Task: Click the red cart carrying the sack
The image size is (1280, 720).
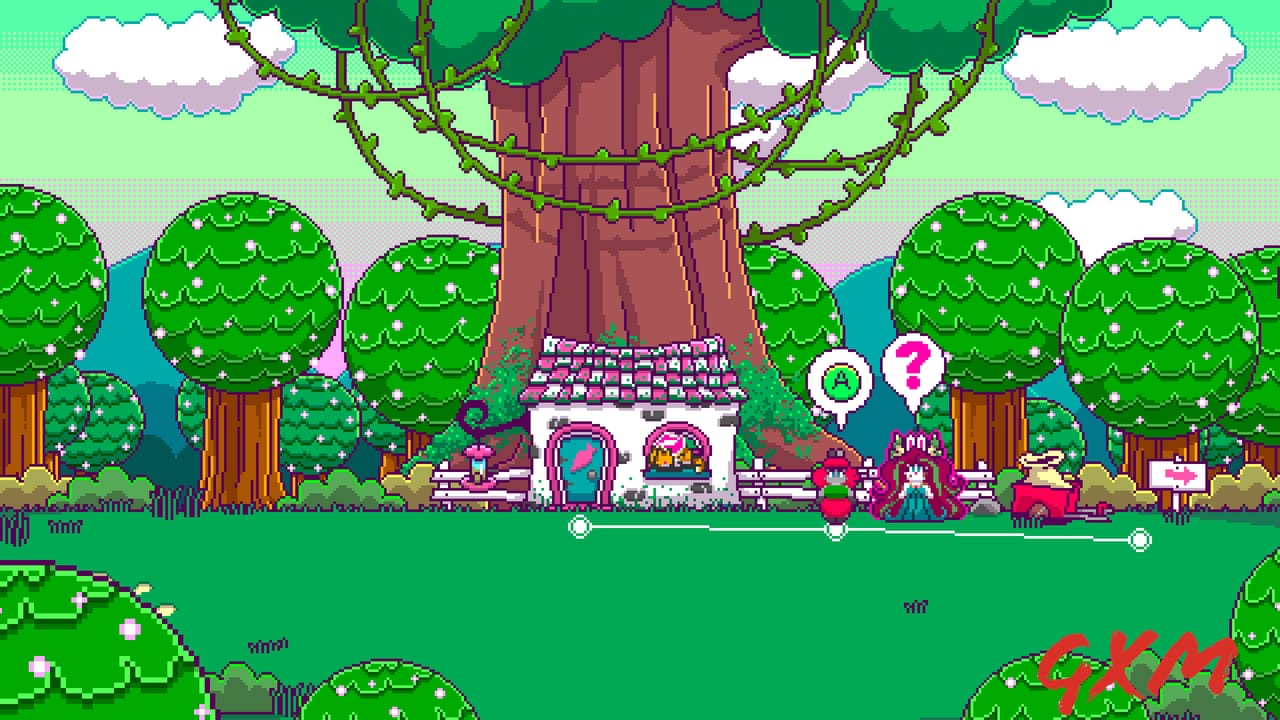Action: [1040, 490]
